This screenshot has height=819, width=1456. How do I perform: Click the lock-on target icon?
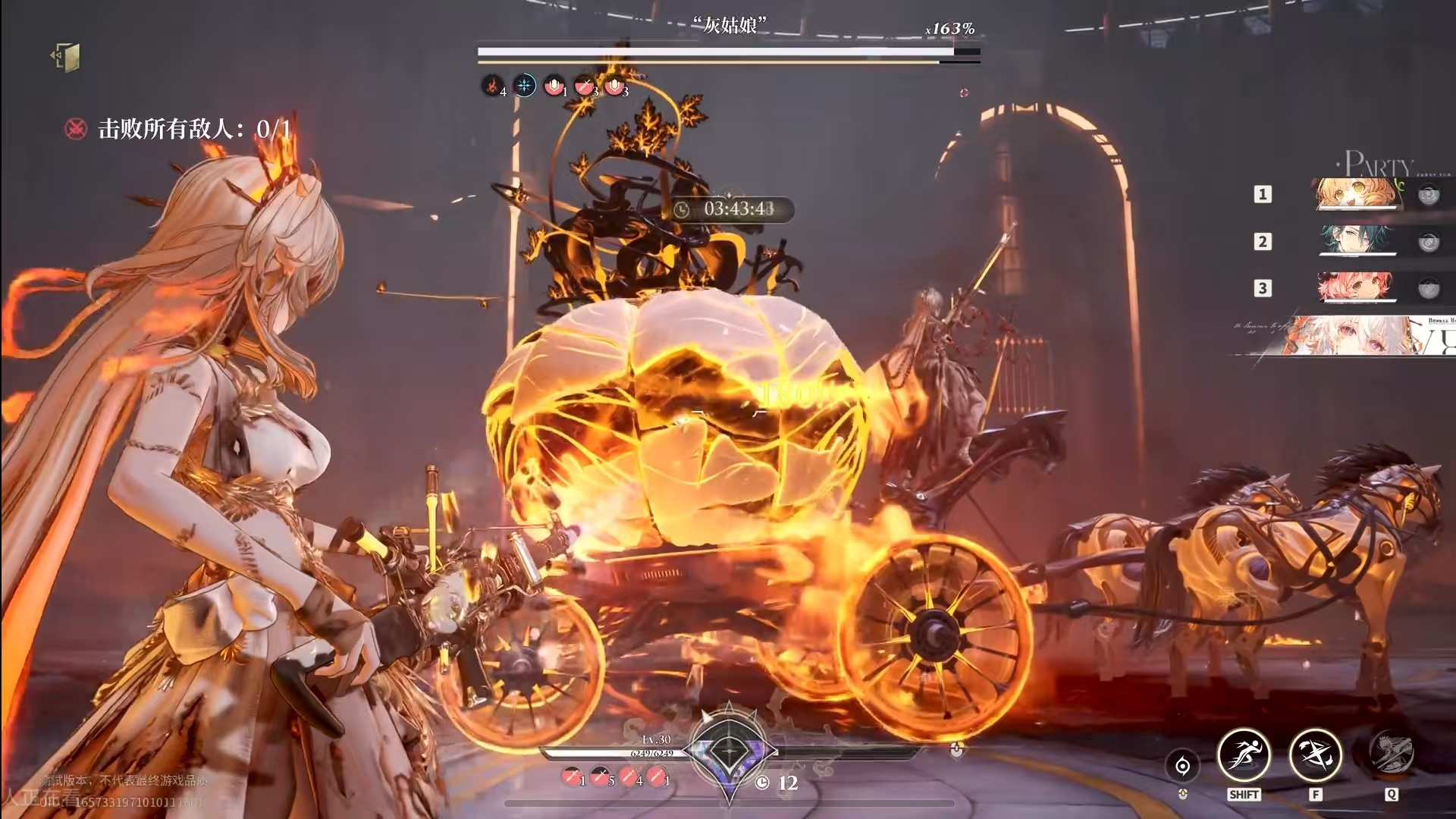pos(1182,766)
